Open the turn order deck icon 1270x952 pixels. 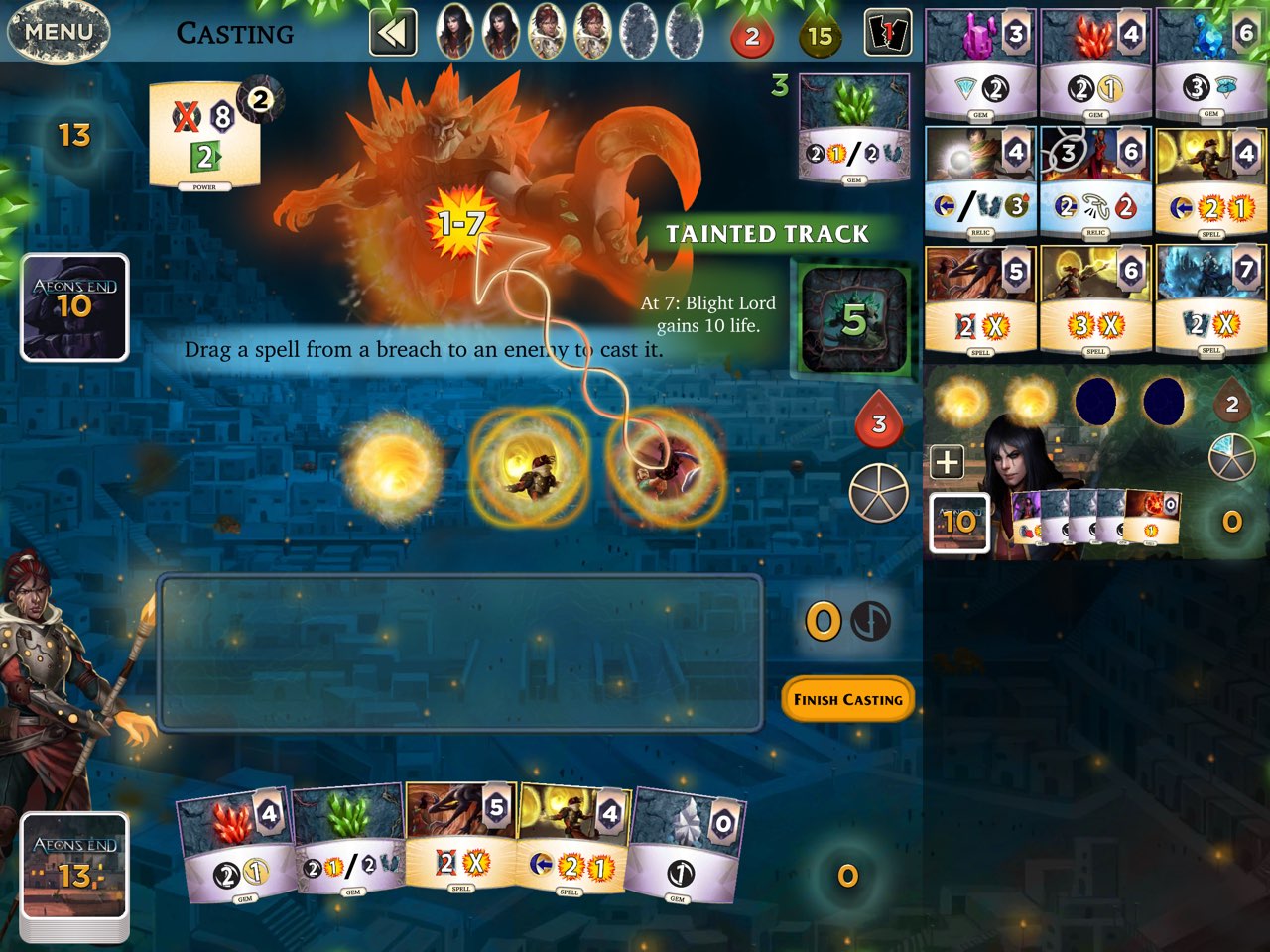pos(888,34)
